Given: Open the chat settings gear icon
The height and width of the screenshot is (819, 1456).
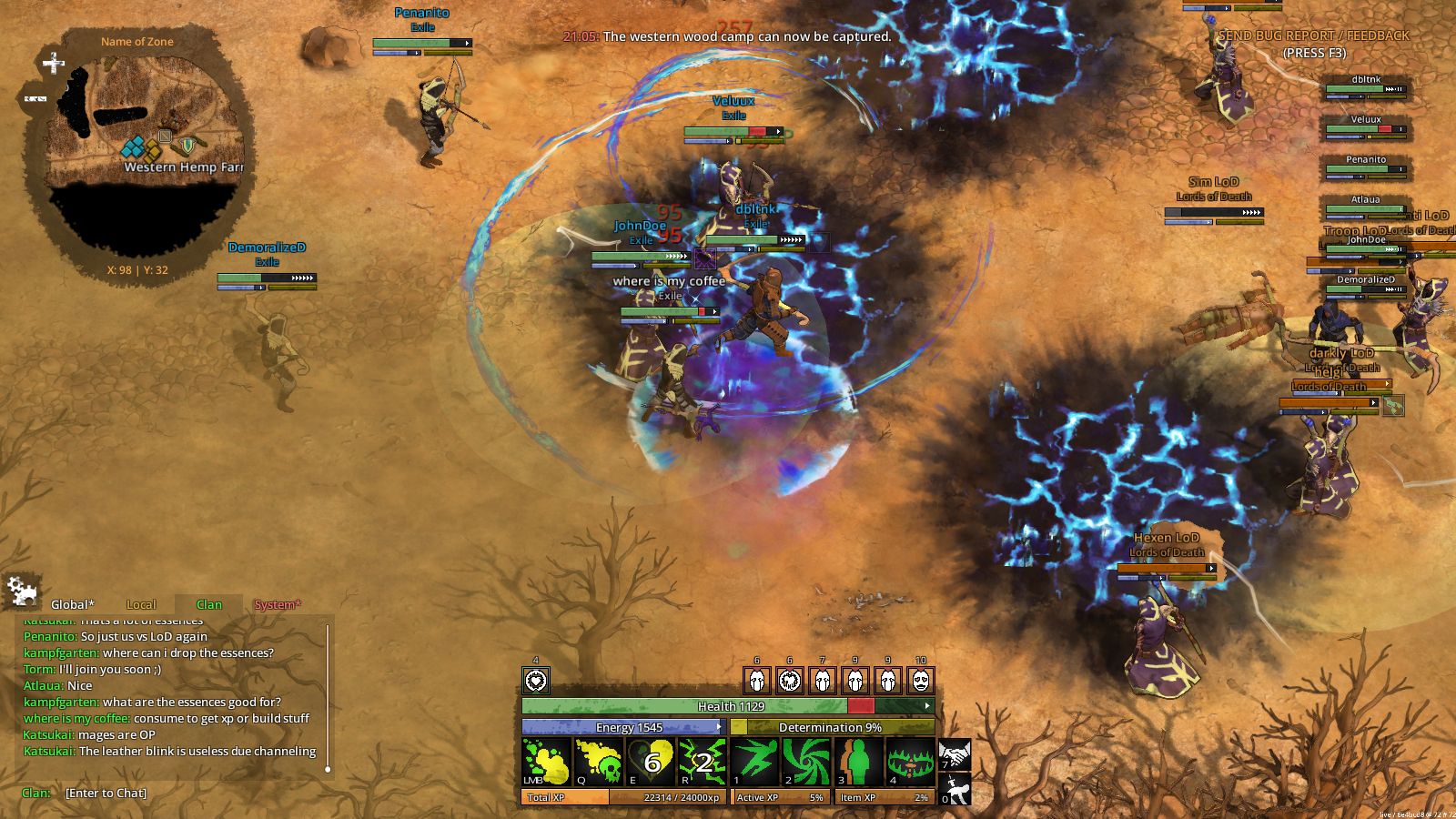Looking at the screenshot, I should 20,591.
